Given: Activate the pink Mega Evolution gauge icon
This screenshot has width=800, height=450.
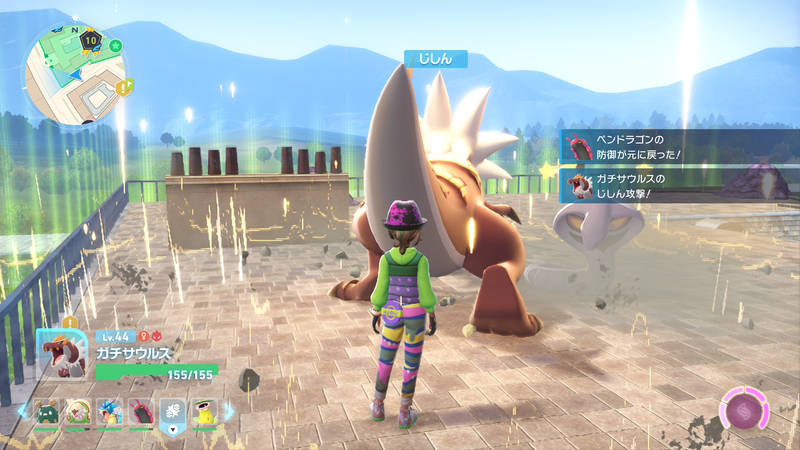Looking at the screenshot, I should click(x=745, y=411).
